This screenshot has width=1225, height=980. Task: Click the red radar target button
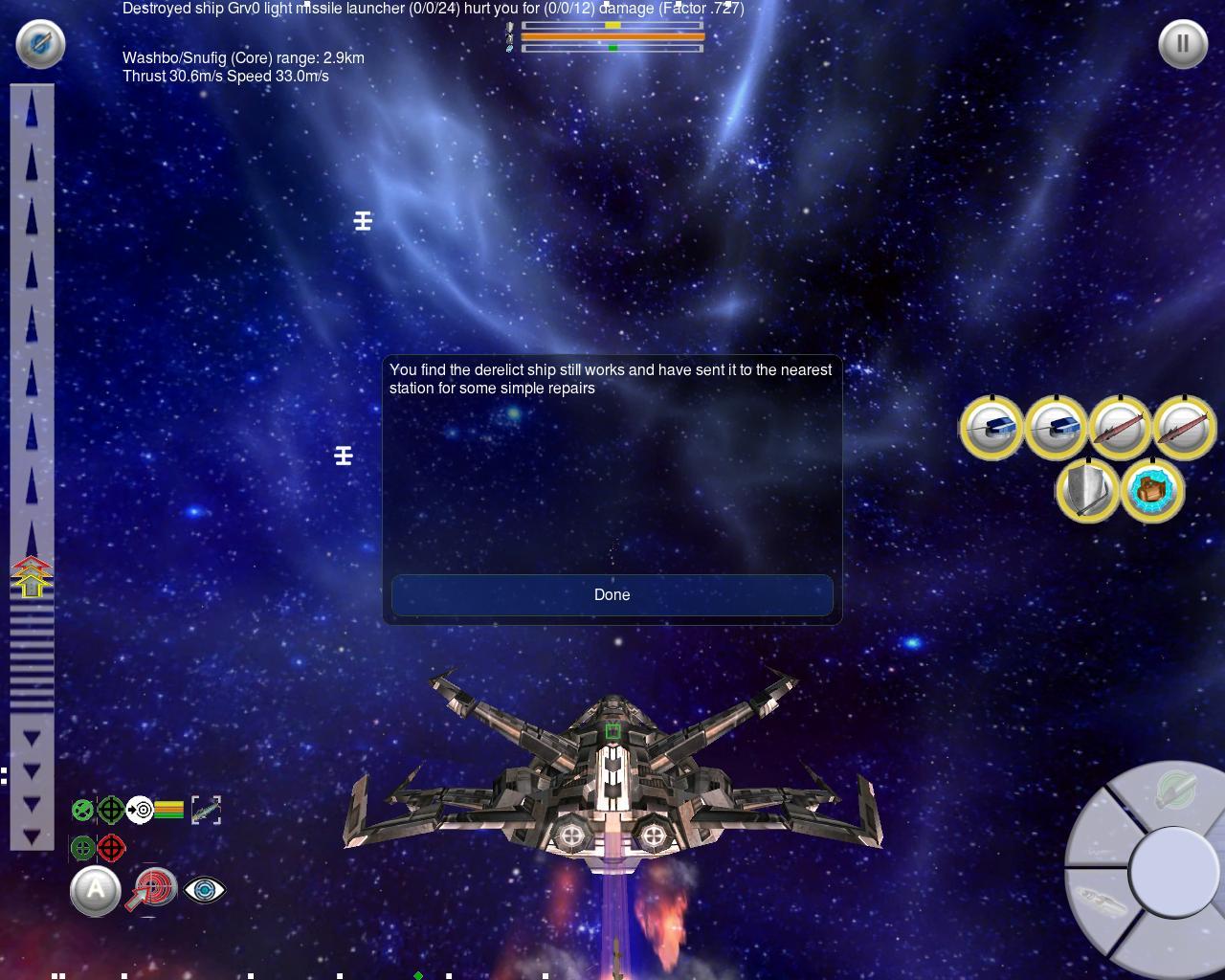click(151, 889)
